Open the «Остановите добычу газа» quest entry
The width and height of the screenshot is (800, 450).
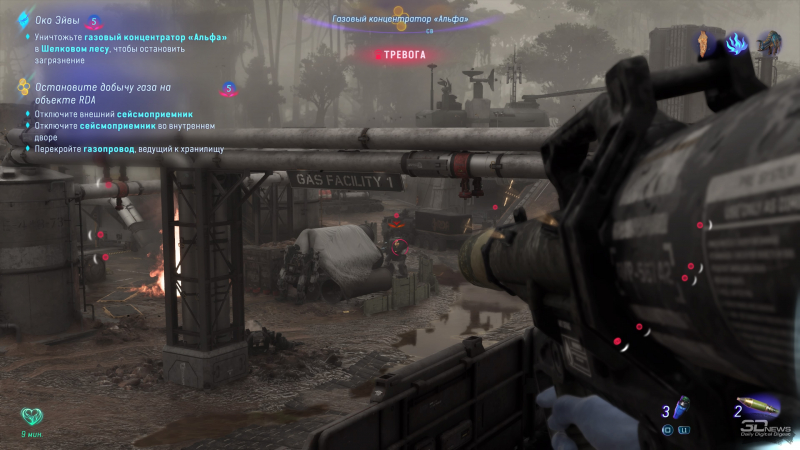point(101,93)
